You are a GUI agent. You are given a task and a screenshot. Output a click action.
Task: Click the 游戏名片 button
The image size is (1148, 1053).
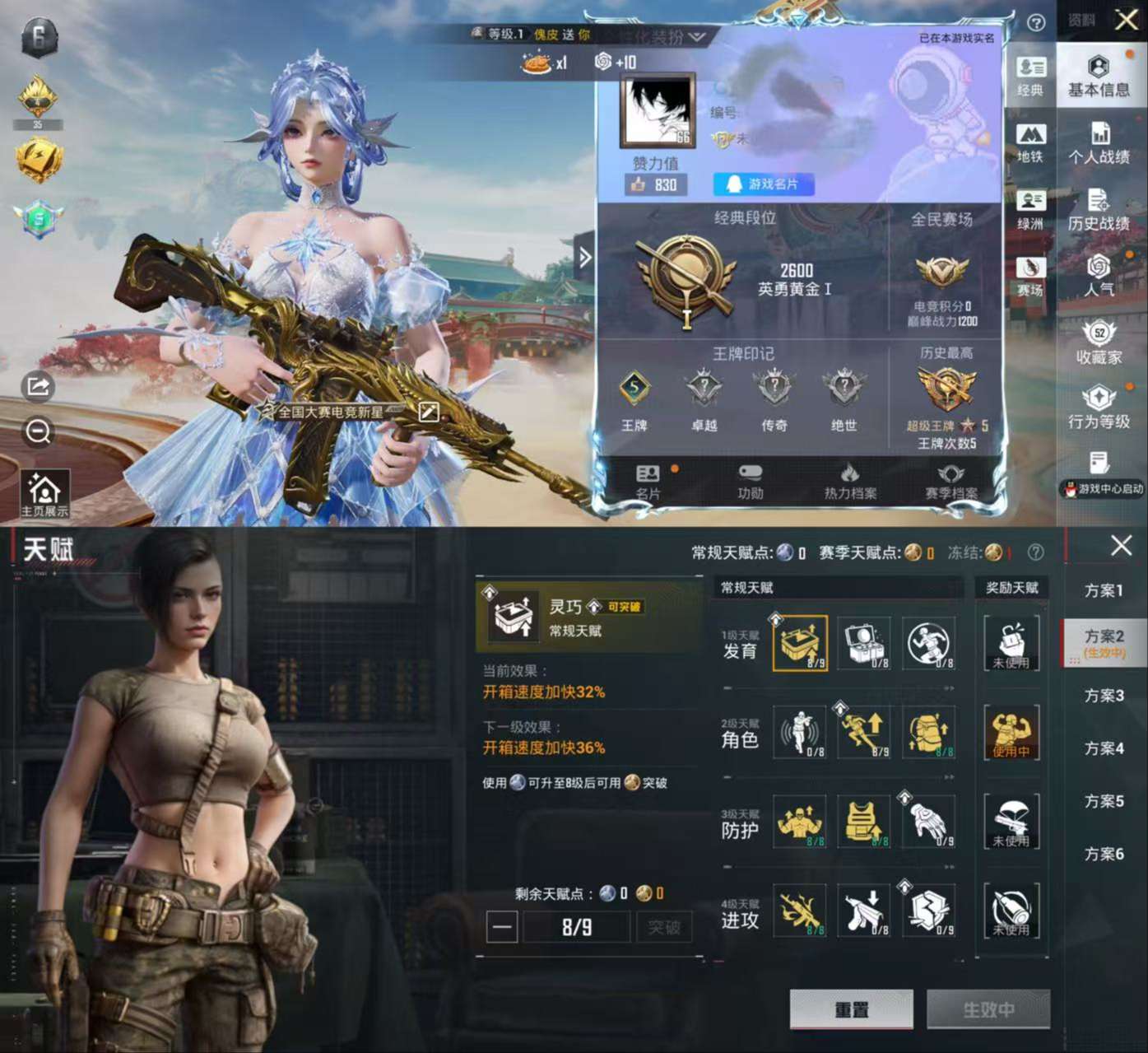(765, 184)
